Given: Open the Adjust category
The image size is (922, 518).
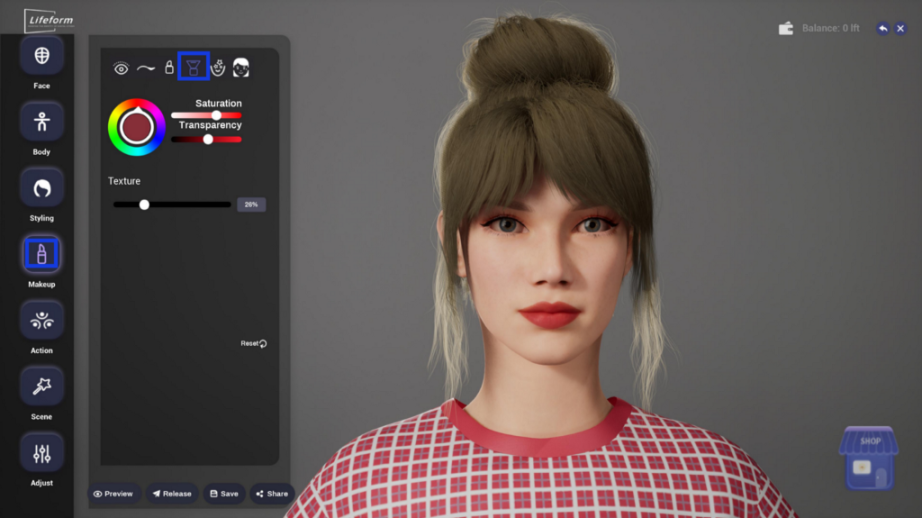Looking at the screenshot, I should coord(41,453).
